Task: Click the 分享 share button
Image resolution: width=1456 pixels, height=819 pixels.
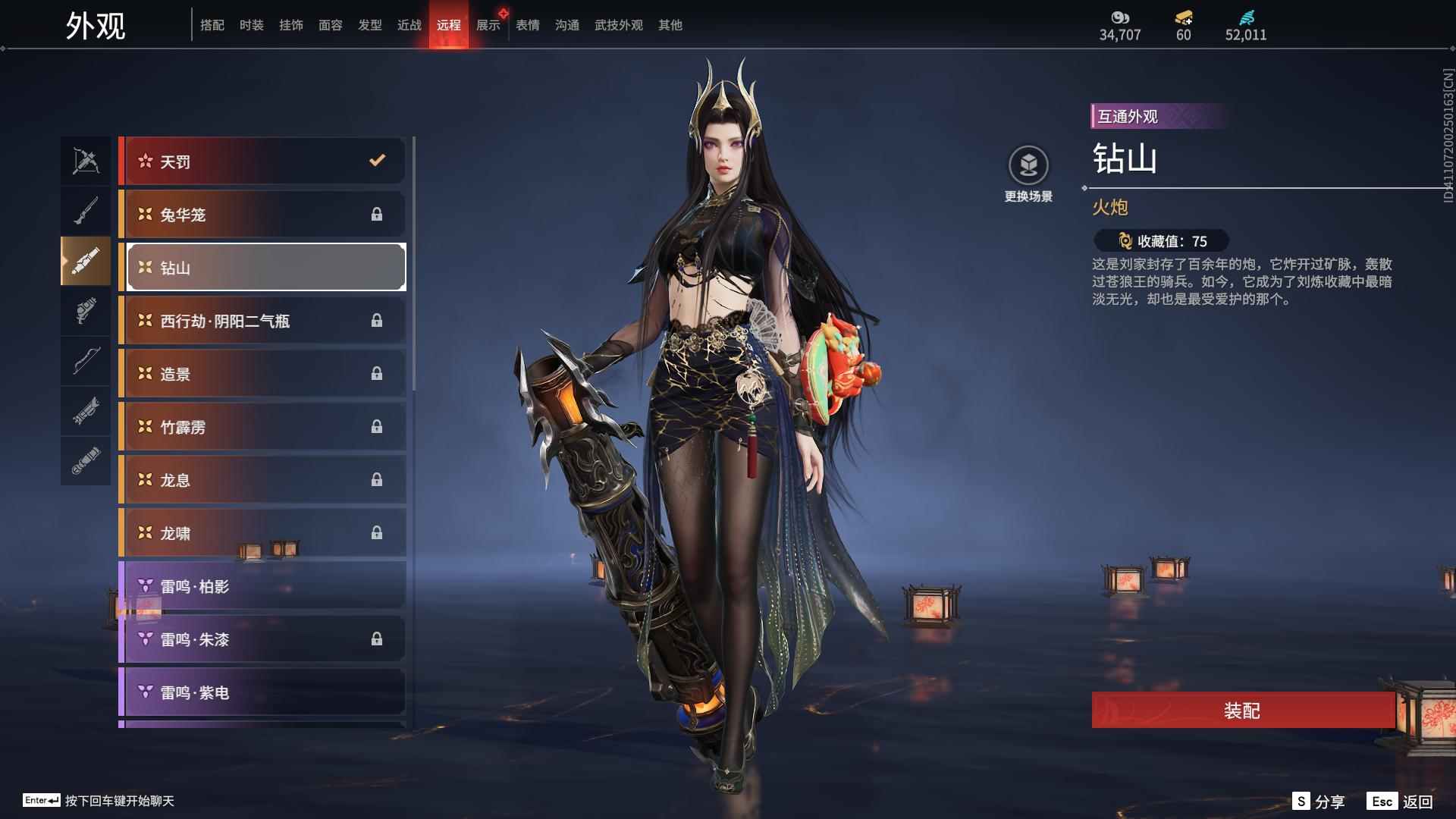Action: click(1319, 802)
